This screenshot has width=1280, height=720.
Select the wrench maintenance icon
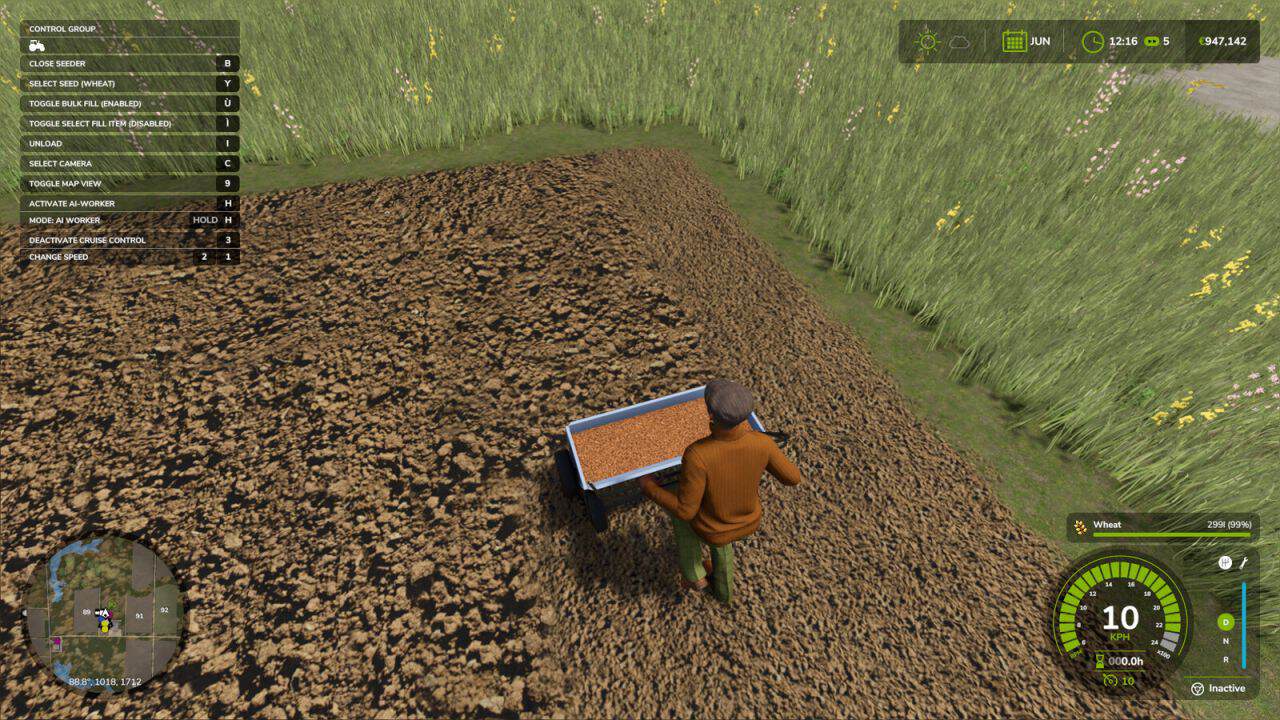[x=1244, y=562]
